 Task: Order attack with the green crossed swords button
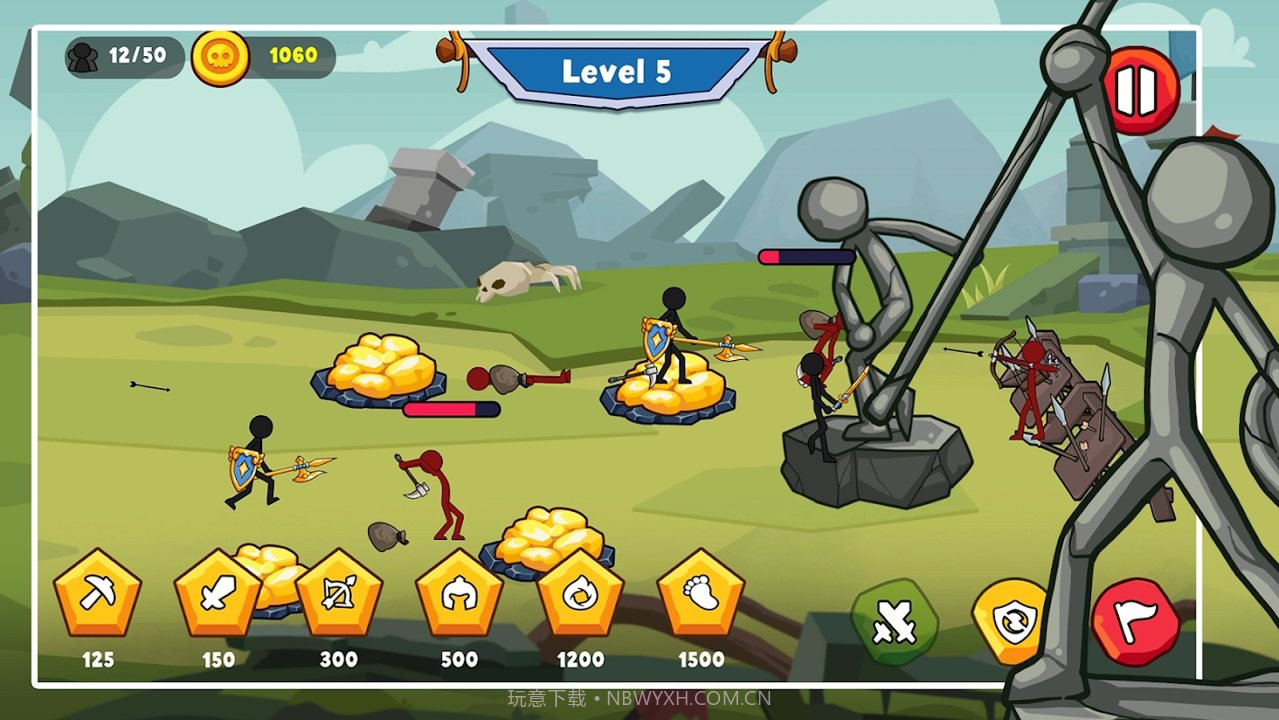pos(893,622)
